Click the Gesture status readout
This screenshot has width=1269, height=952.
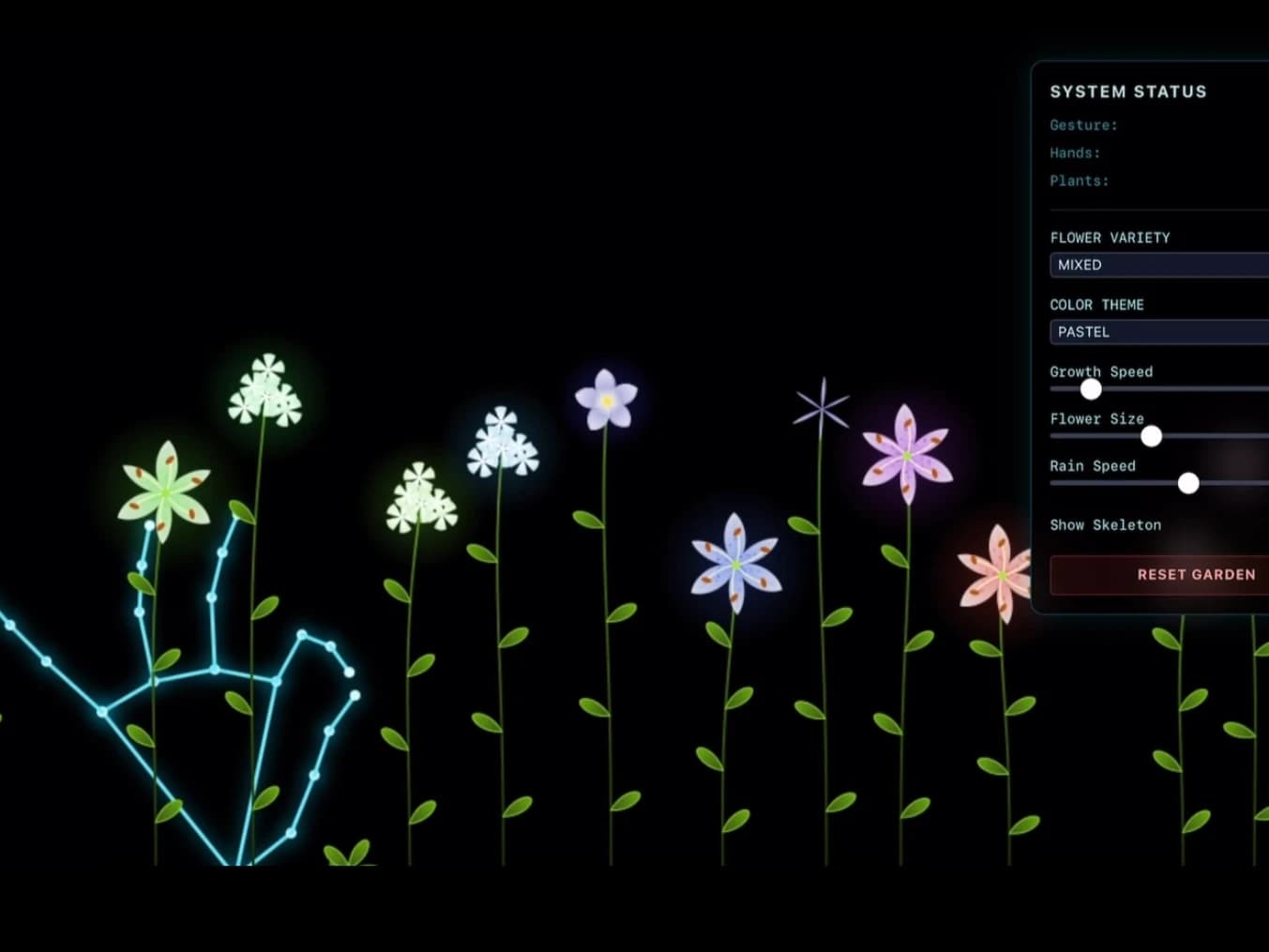click(1083, 125)
